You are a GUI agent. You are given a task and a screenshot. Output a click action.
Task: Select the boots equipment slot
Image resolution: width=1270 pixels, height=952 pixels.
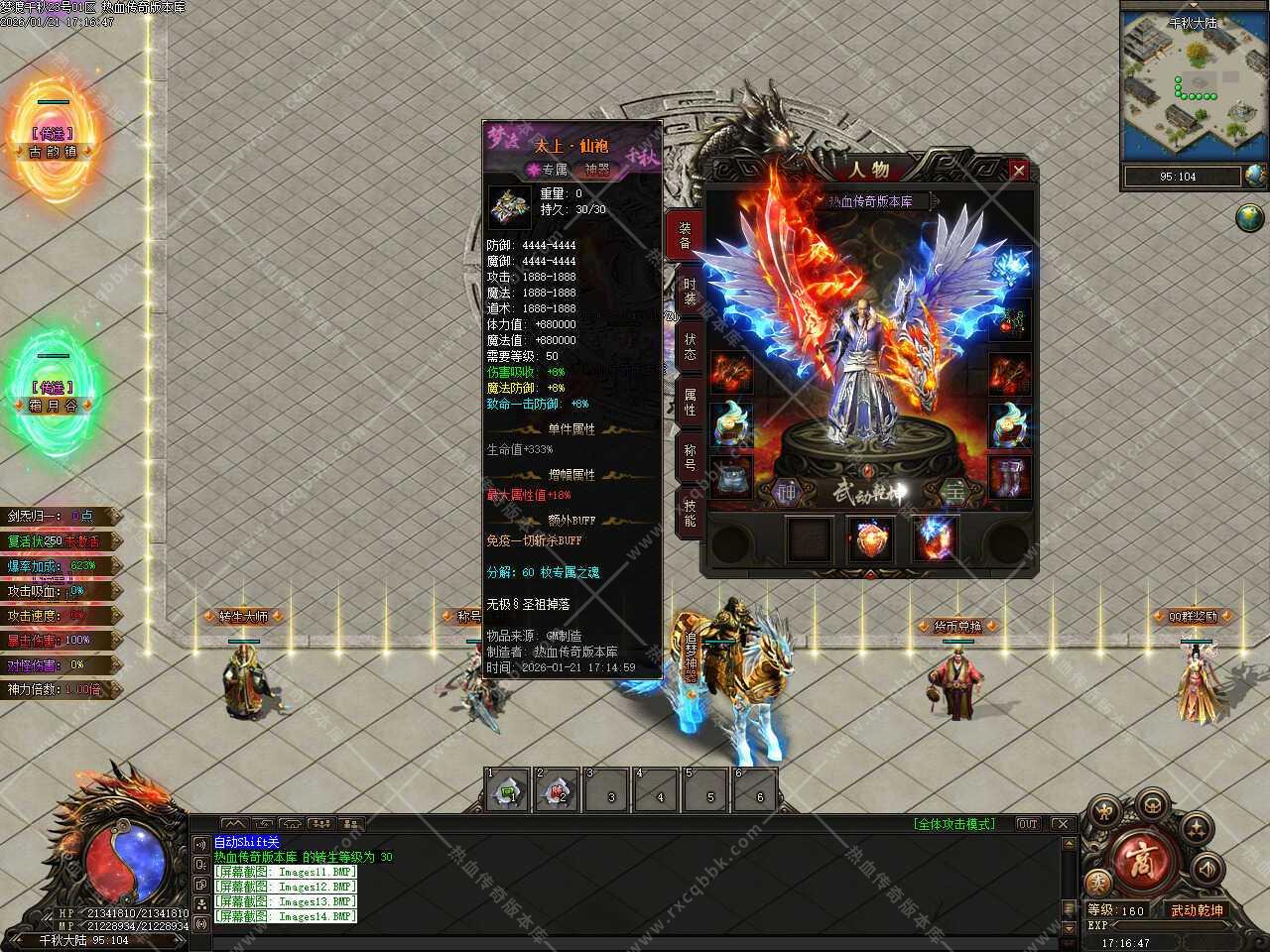coord(1009,477)
